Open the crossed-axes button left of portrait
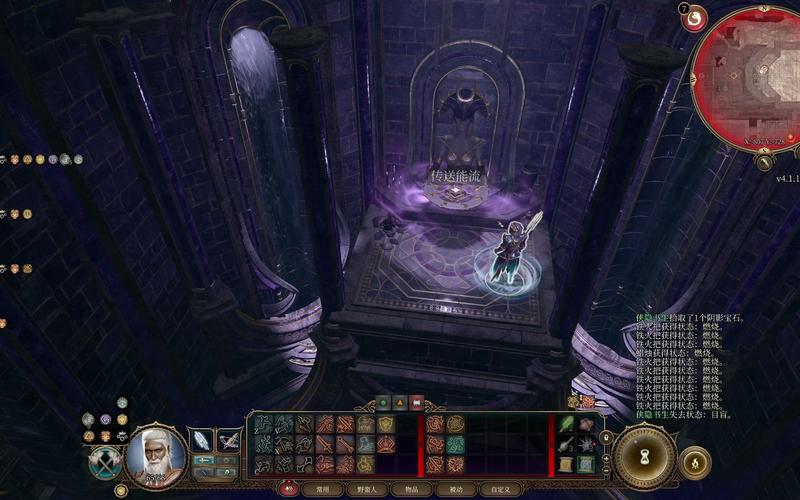Screen dimensions: 800x500 coord(103,462)
